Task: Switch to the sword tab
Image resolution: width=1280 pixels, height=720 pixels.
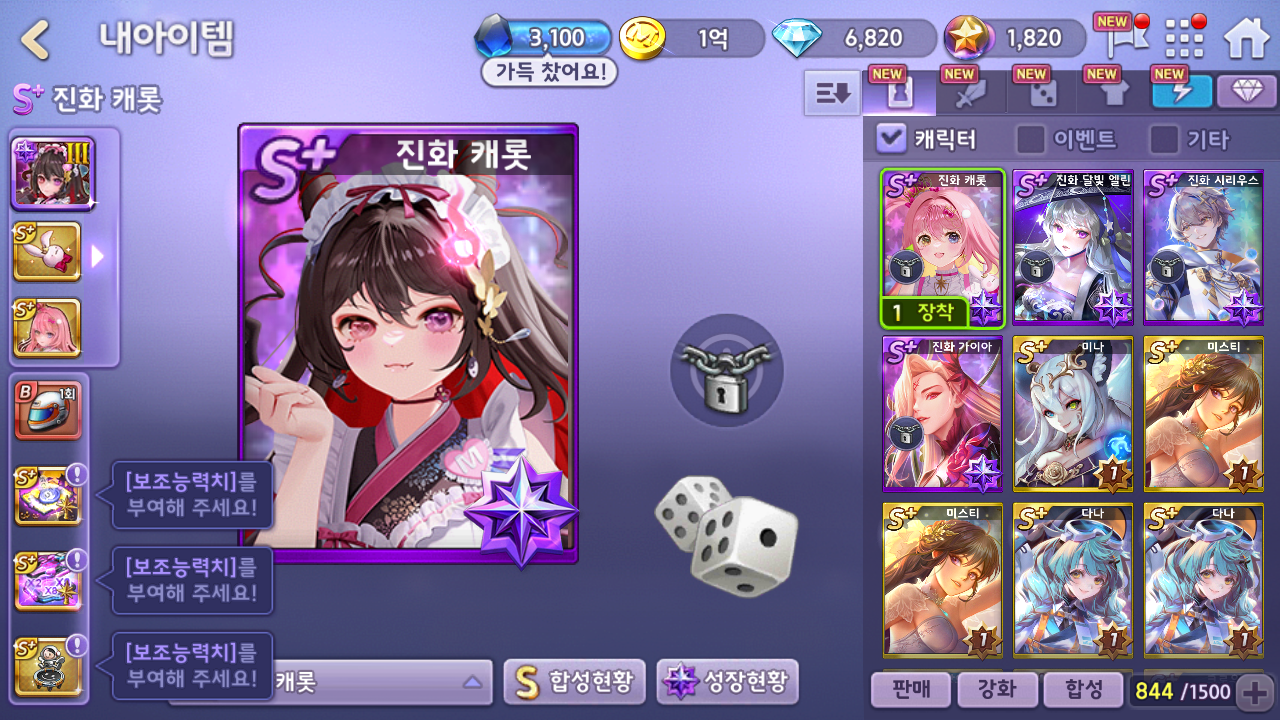Action: tap(971, 93)
